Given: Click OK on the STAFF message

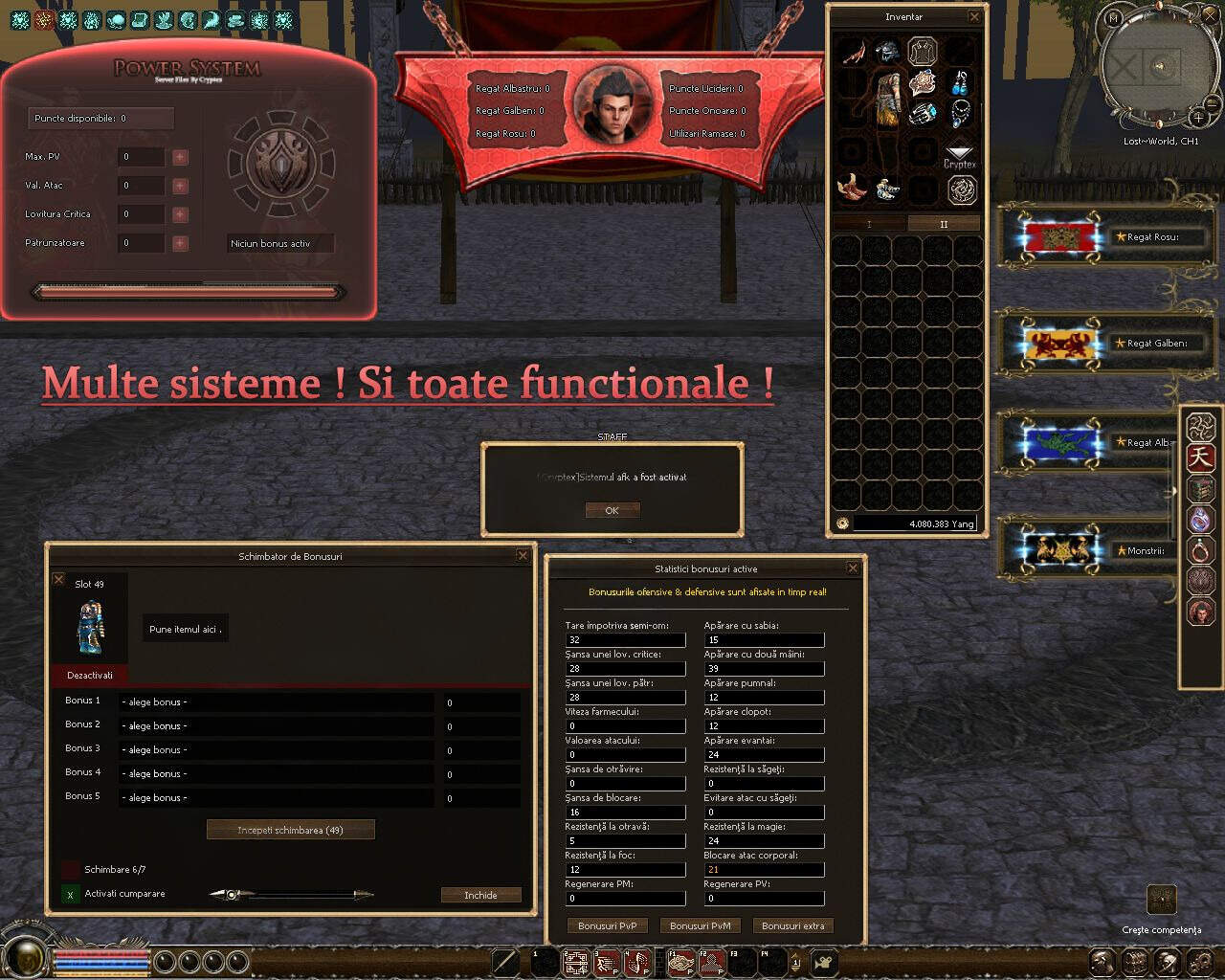Looking at the screenshot, I should (612, 509).
